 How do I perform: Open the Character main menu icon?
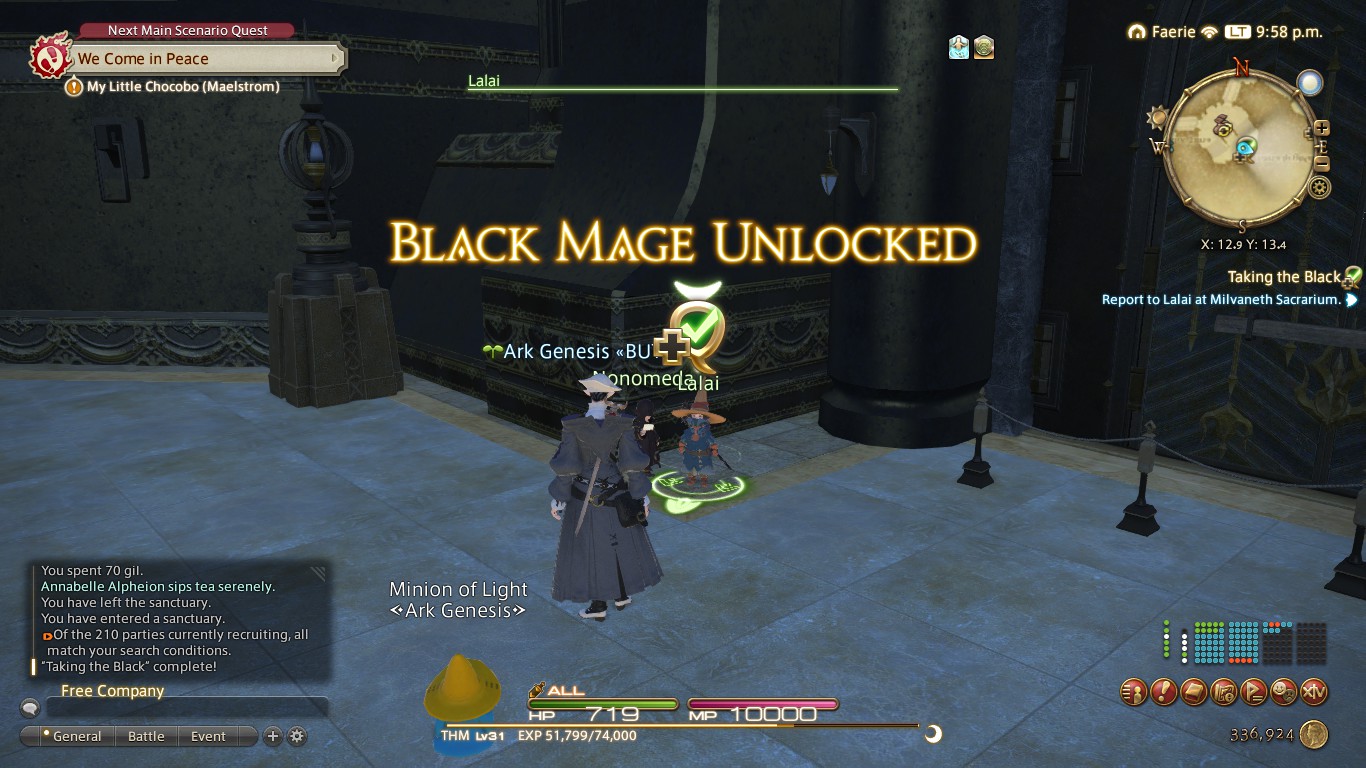(1134, 691)
